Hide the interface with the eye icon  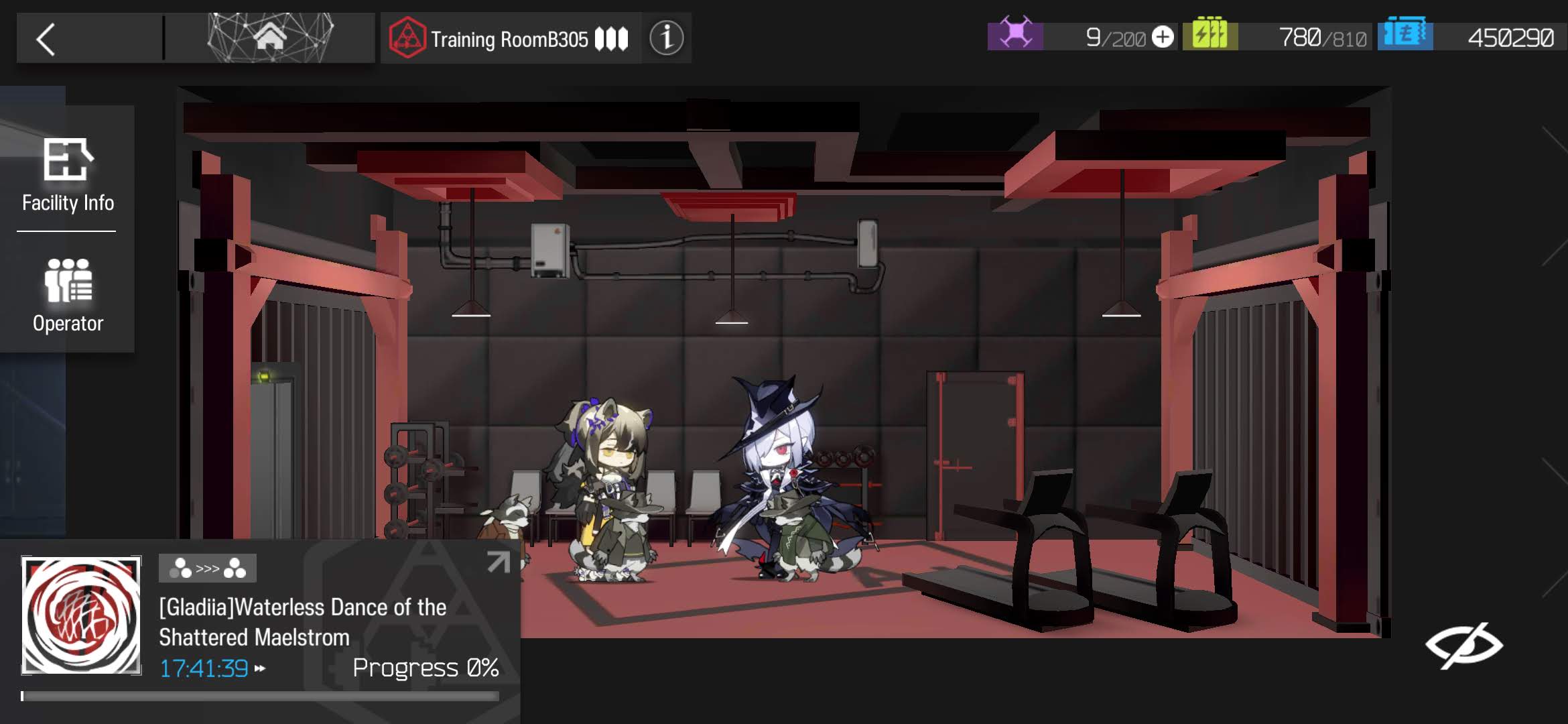pyautogui.click(x=1463, y=645)
